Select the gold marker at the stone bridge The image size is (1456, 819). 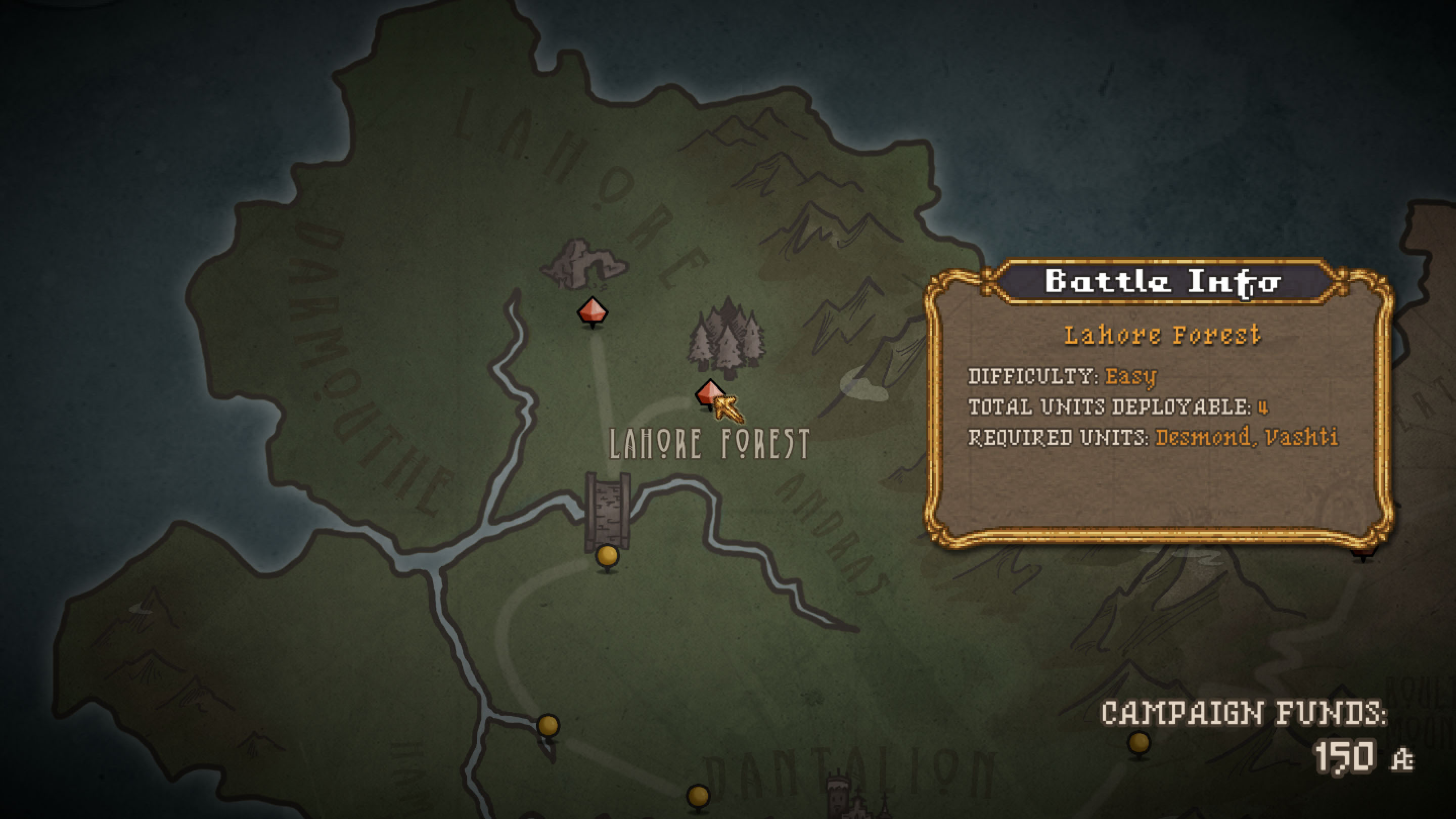click(x=607, y=556)
